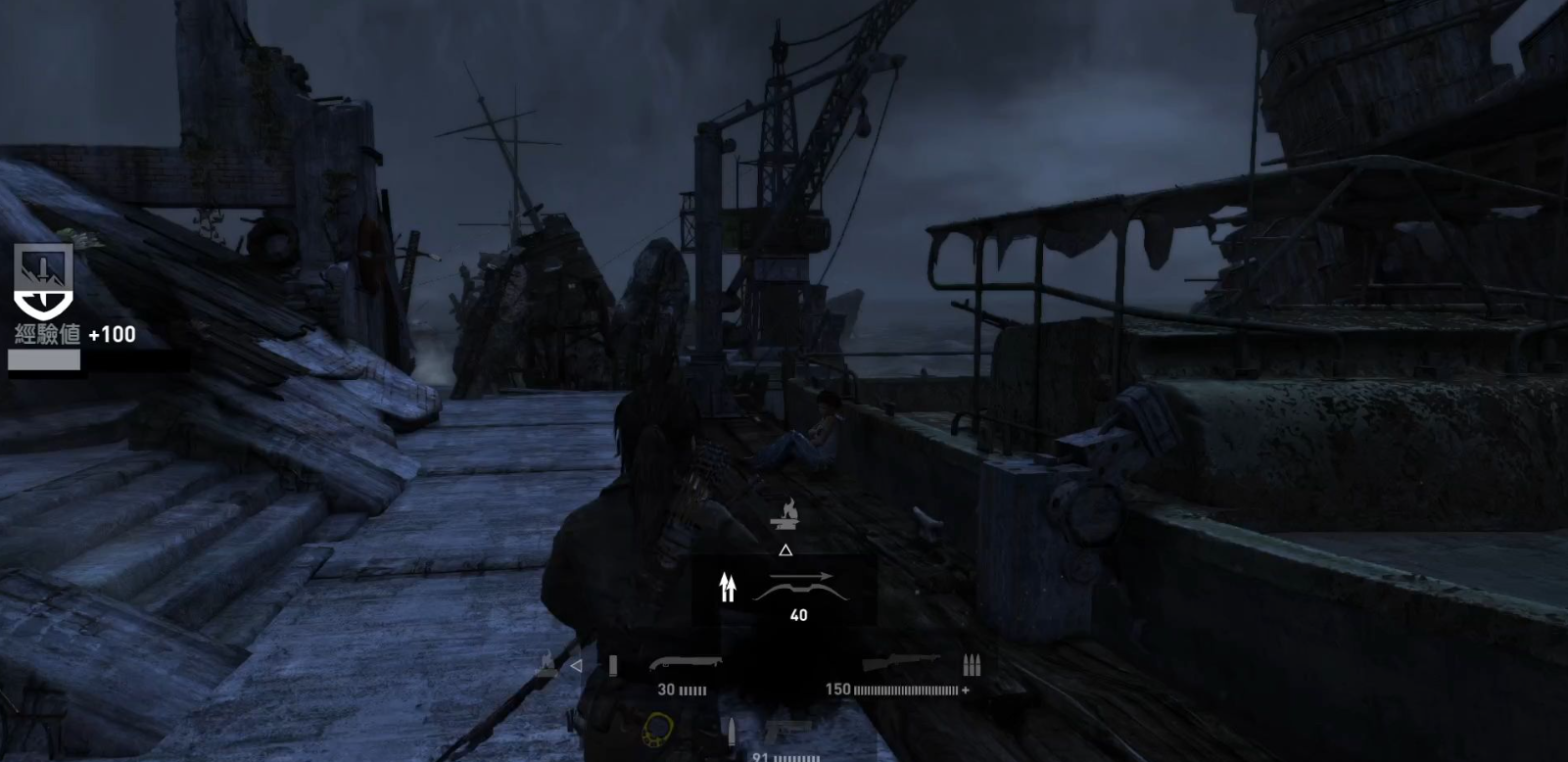Activate the fire arrow icon above the bow
This screenshot has height=762, width=1568.
[784, 513]
